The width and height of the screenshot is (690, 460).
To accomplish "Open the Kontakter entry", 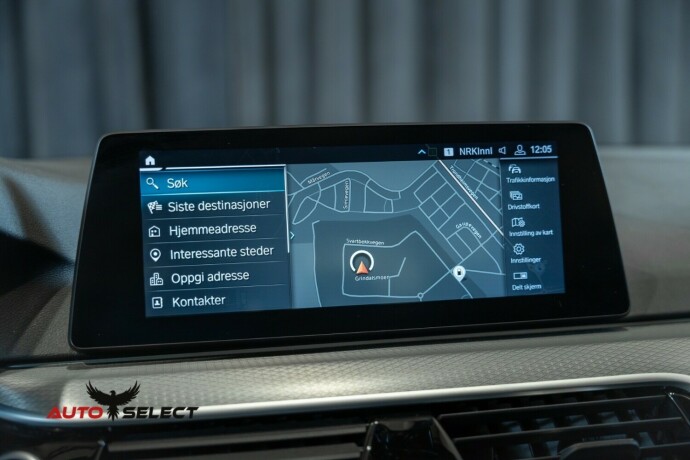I will click(x=214, y=300).
